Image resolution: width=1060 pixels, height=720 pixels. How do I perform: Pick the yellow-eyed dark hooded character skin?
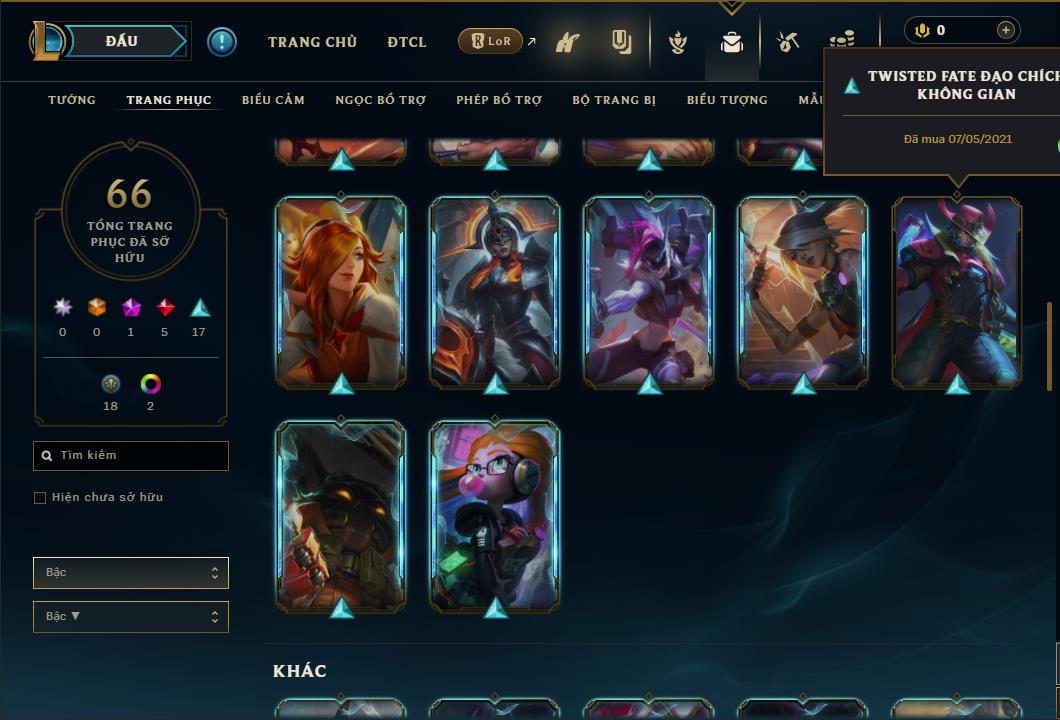[x=341, y=515]
